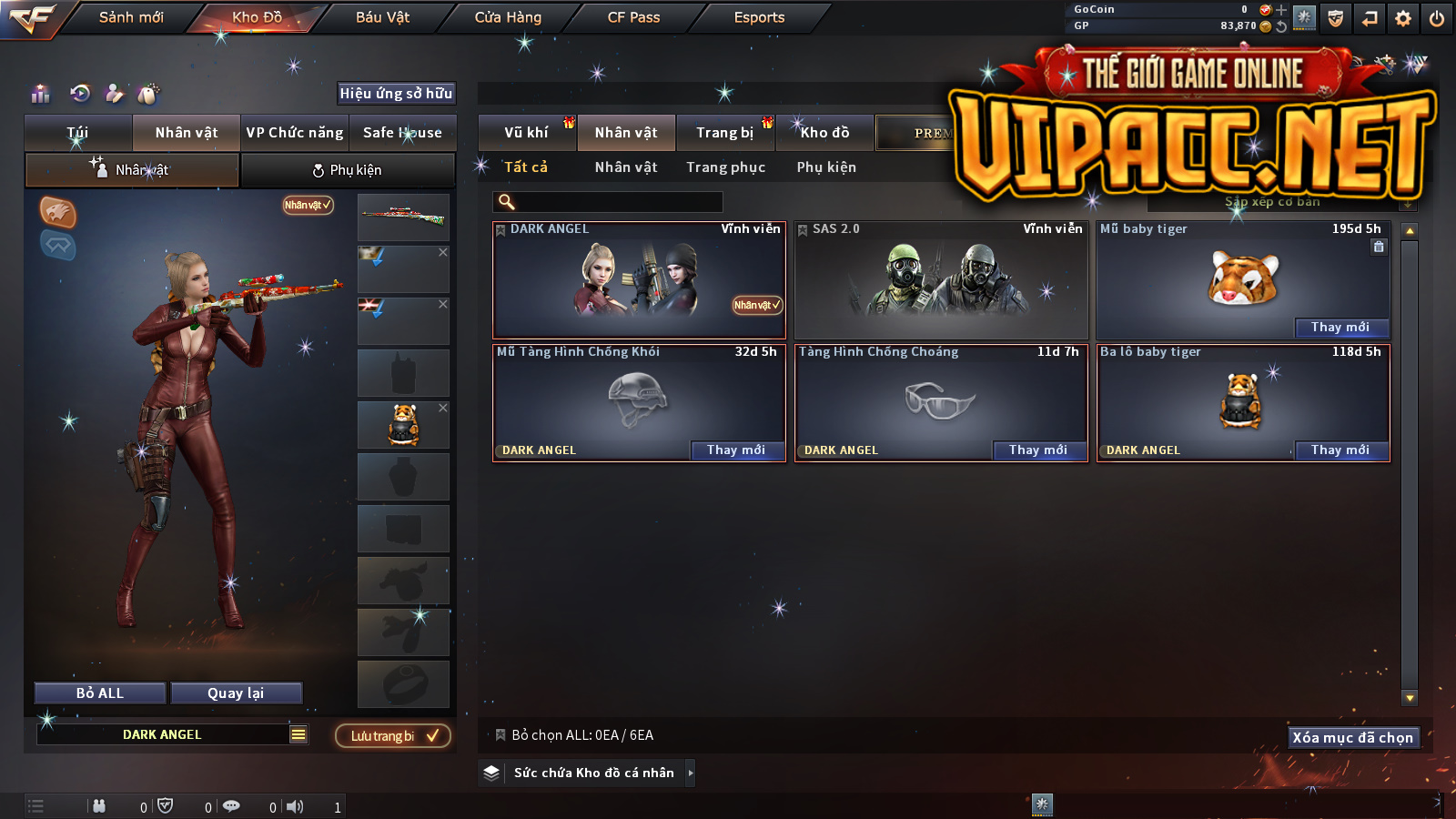
Task: Go to the CF Pass tab
Action: click(x=633, y=17)
